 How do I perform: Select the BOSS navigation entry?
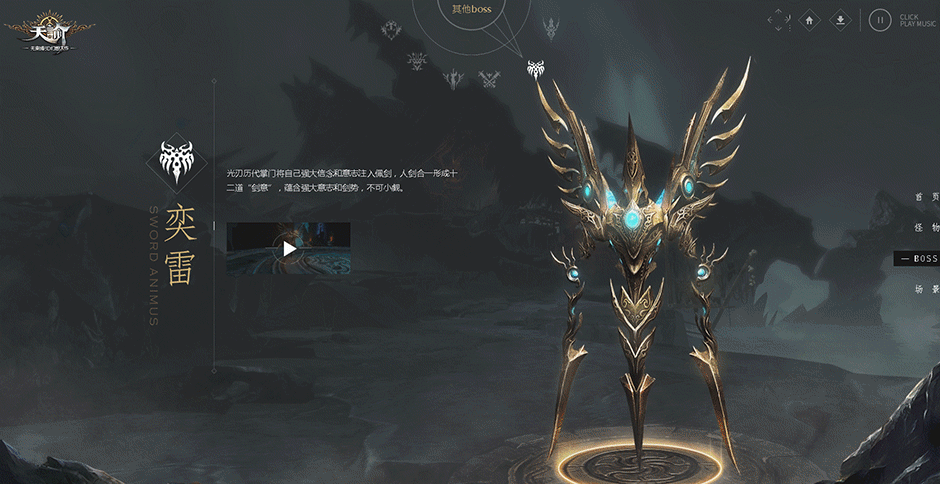tap(918, 259)
